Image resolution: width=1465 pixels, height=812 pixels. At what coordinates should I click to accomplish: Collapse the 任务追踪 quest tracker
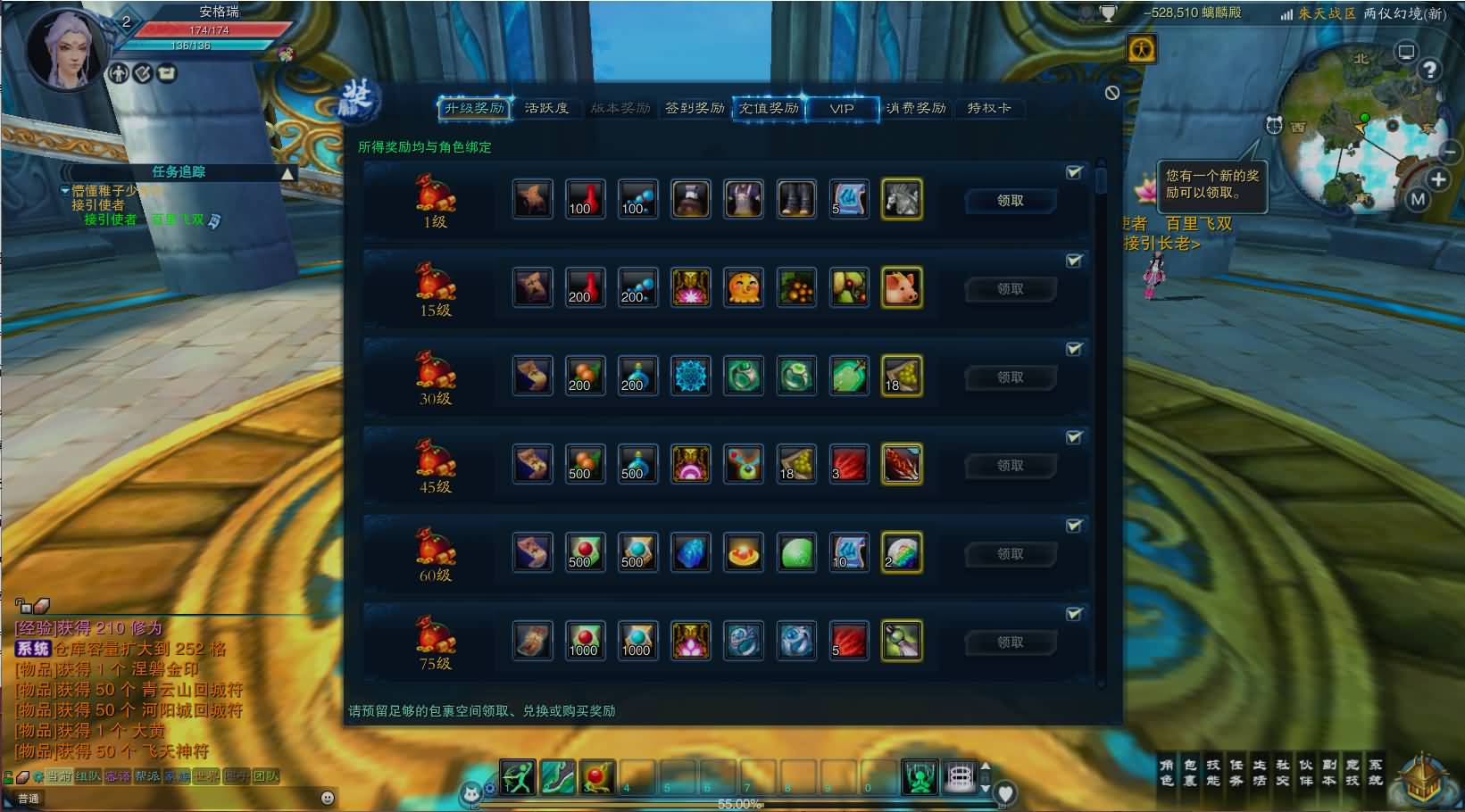287,173
